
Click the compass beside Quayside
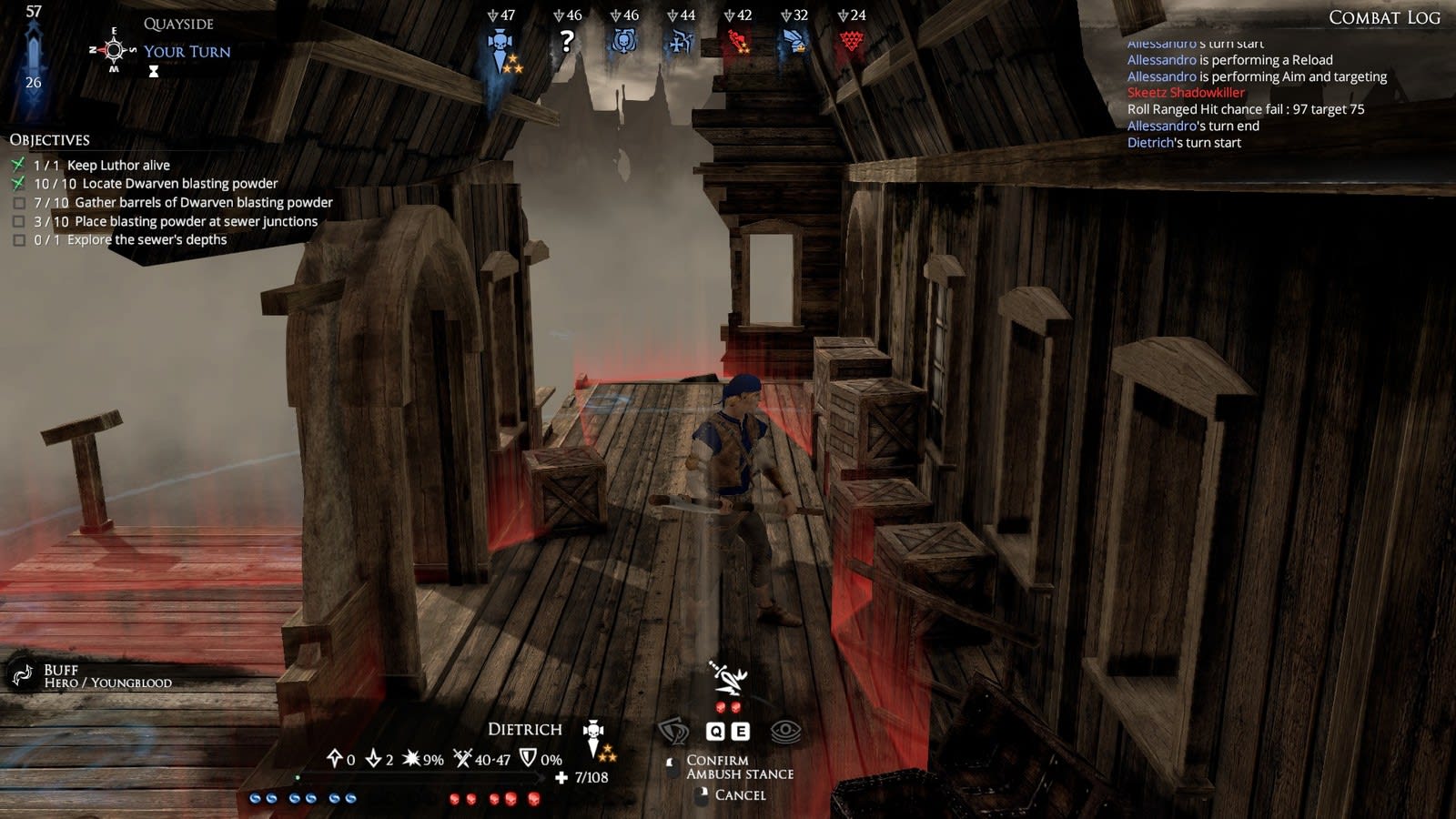coord(114,50)
